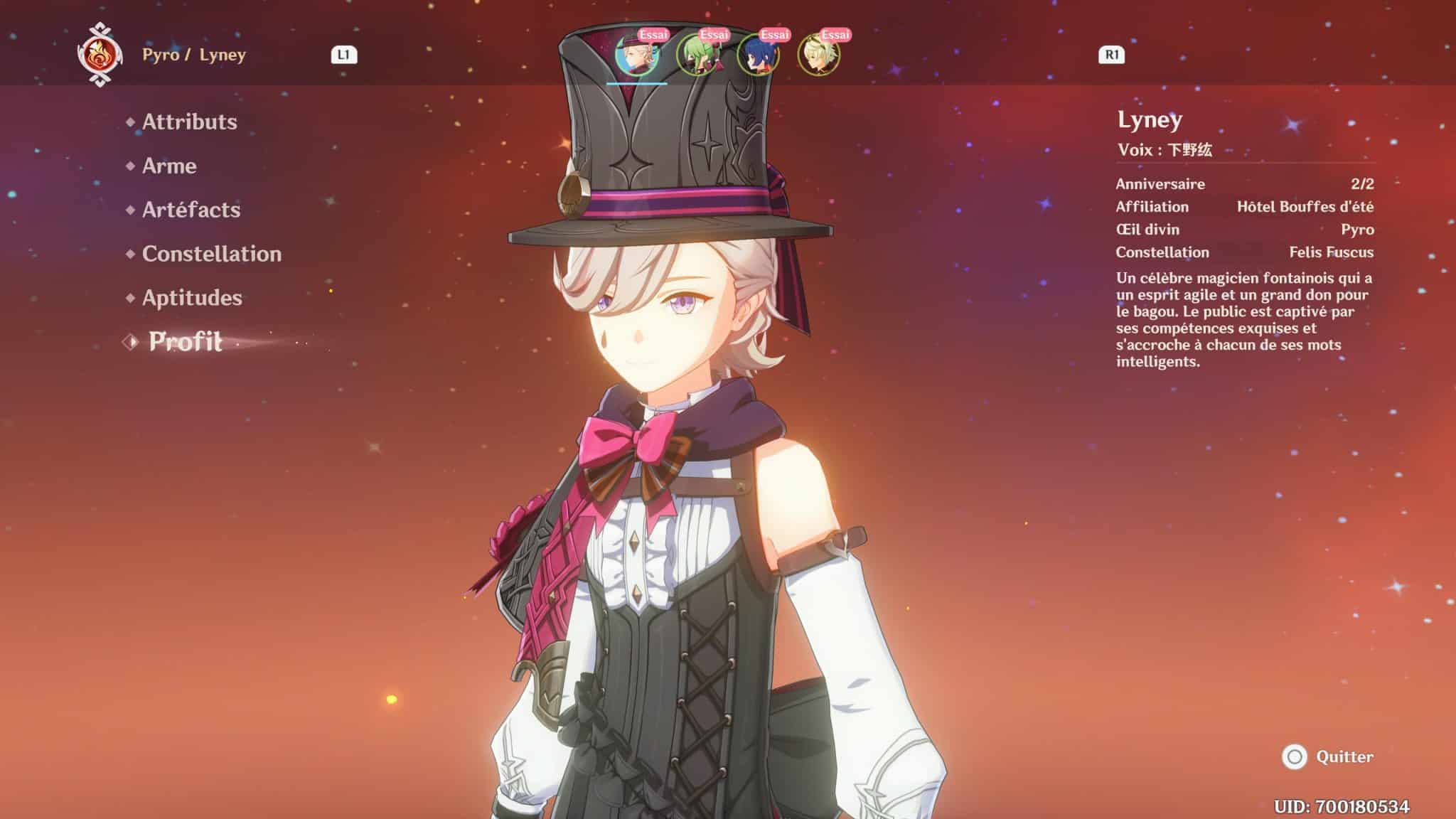Screen dimensions: 1456x819
Task: Switch to the Arme section
Action: click(x=169, y=166)
